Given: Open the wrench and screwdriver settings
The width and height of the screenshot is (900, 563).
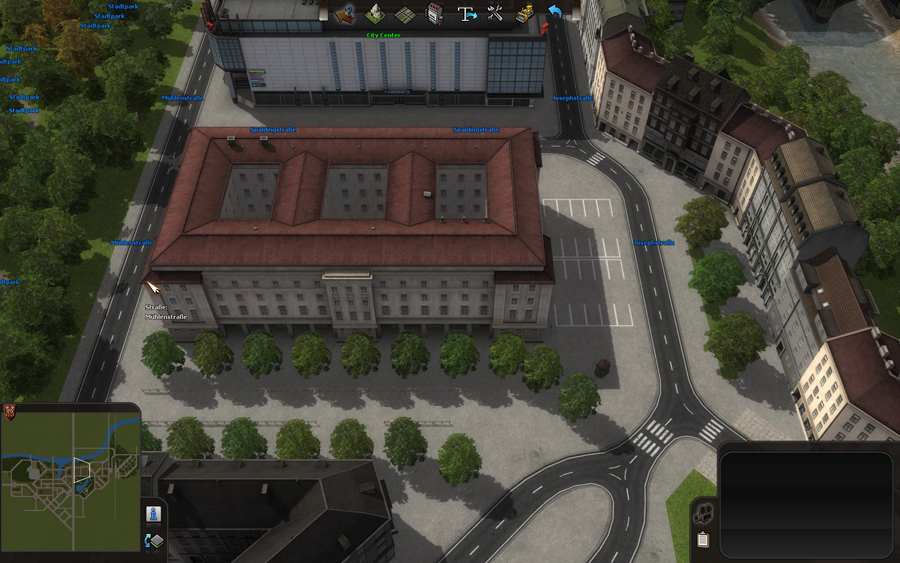Looking at the screenshot, I should (495, 14).
